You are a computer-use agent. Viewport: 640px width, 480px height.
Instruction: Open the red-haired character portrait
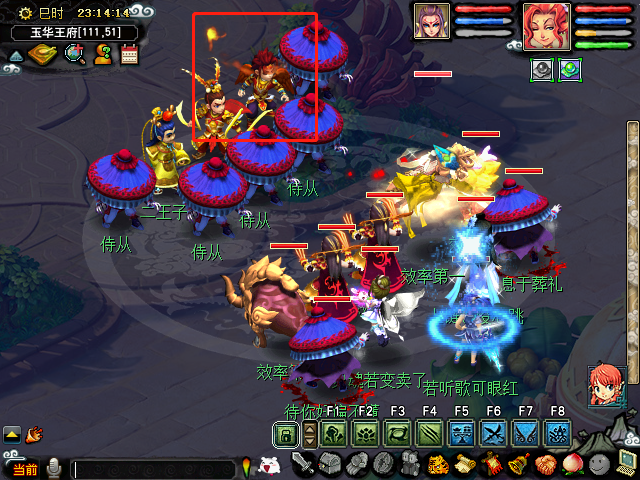click(x=546, y=26)
